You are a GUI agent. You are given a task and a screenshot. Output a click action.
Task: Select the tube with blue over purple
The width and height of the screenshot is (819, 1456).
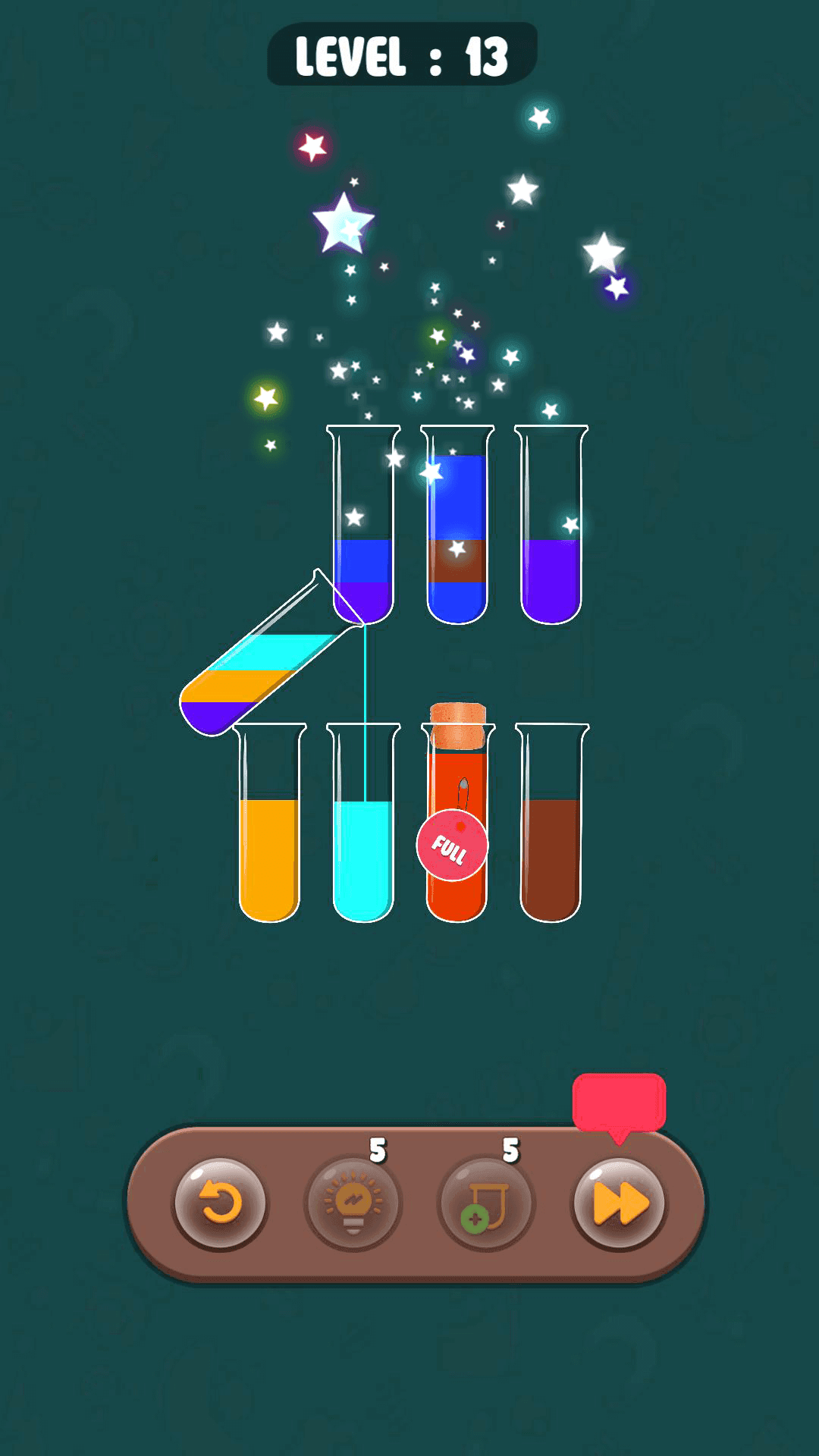point(363,531)
